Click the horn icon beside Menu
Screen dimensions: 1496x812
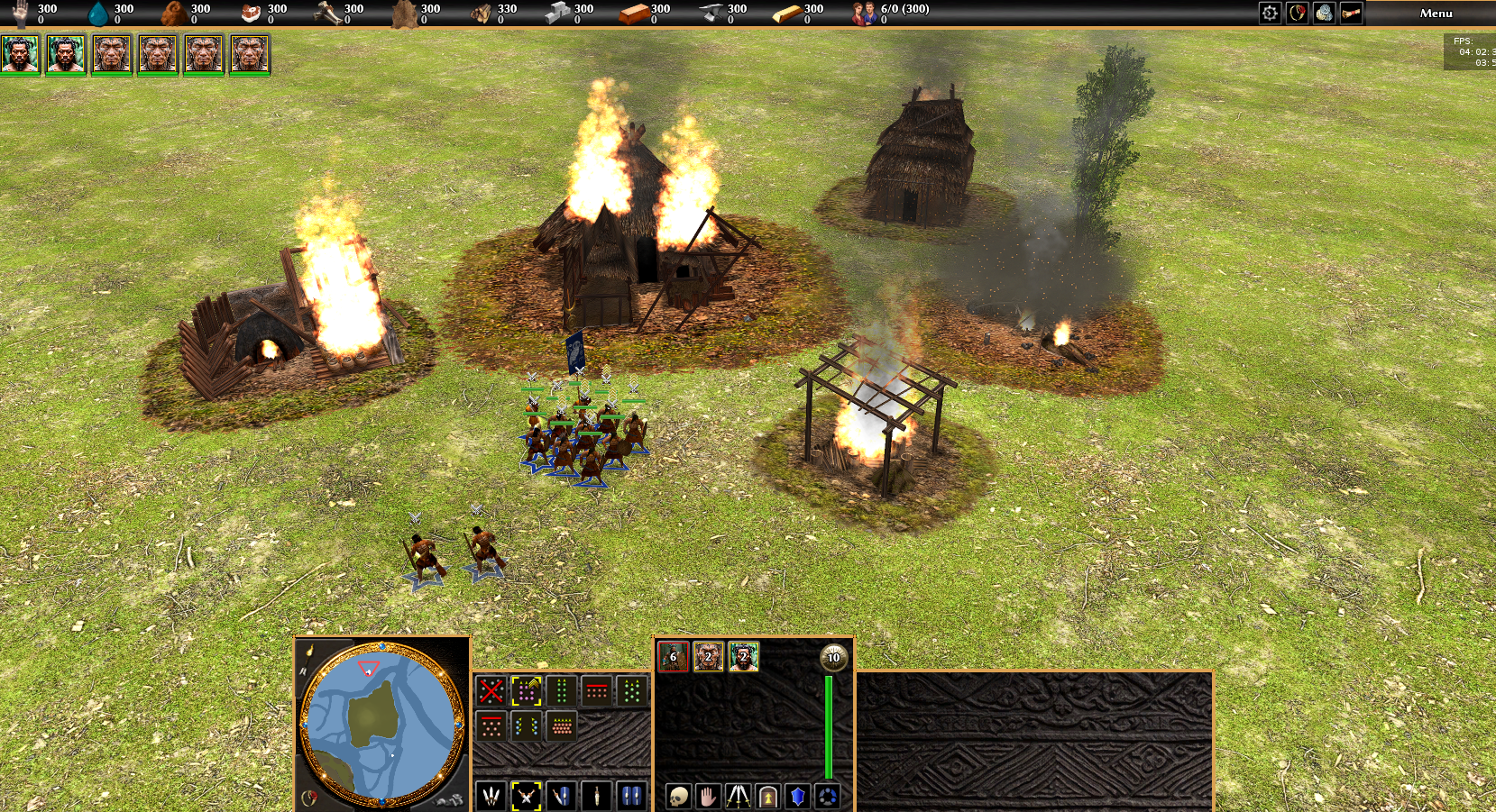pyautogui.click(x=1351, y=14)
